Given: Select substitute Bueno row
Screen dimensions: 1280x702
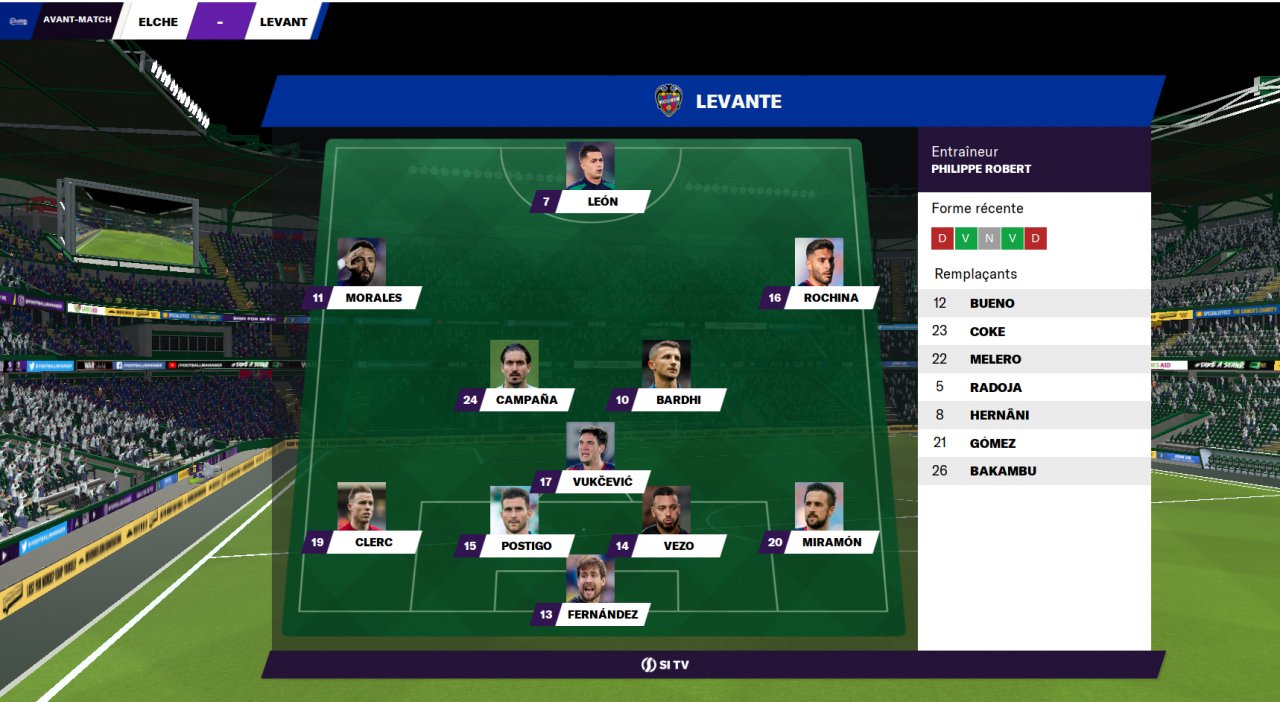Looking at the screenshot, I should point(1034,303).
